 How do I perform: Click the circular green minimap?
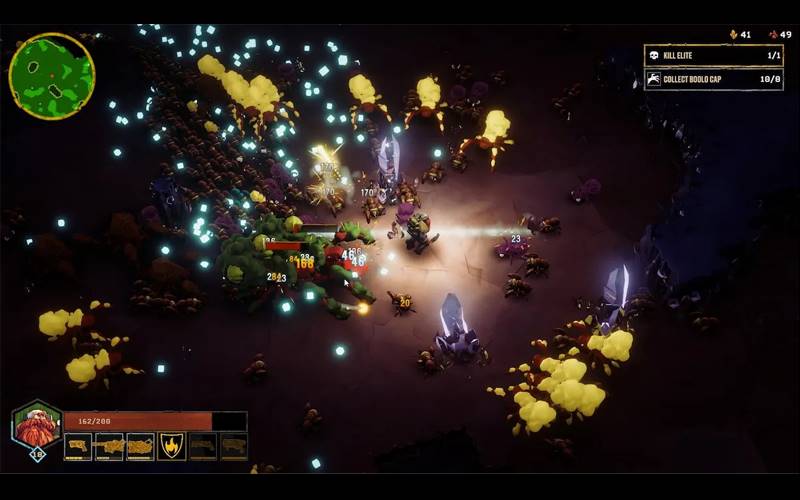click(51, 76)
